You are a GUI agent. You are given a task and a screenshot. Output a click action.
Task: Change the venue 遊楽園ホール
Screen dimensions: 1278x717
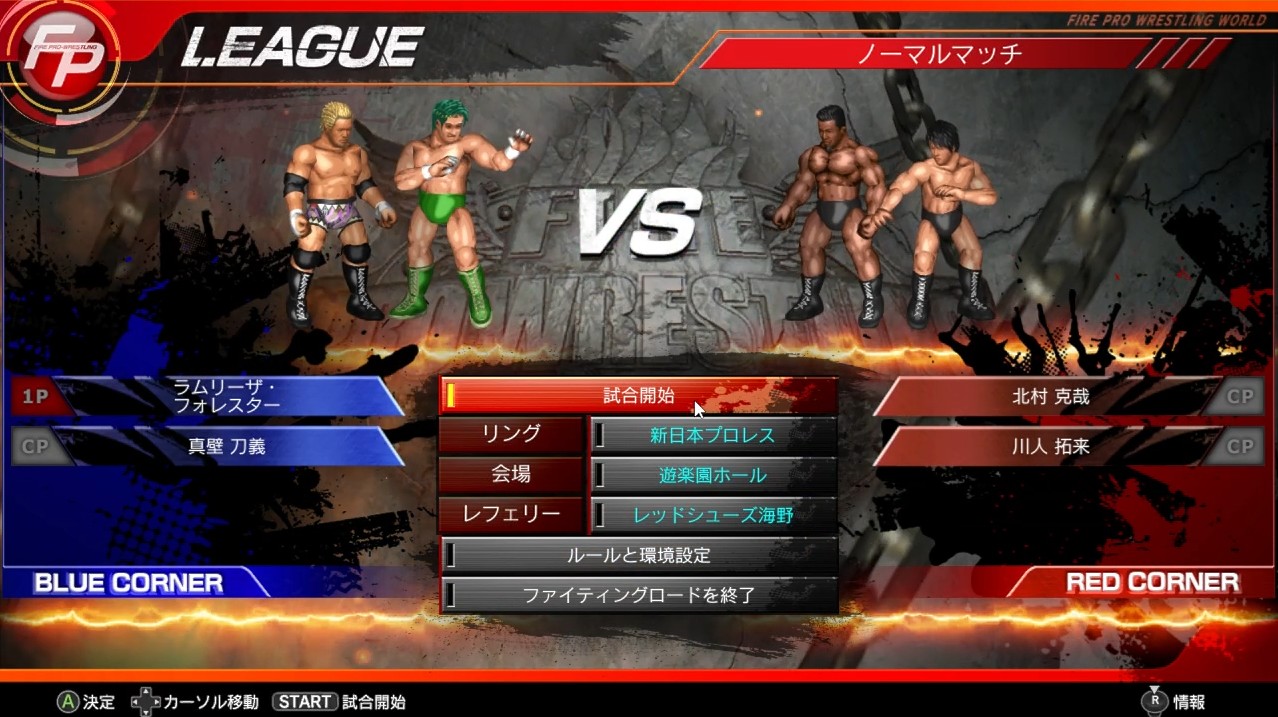(712, 476)
